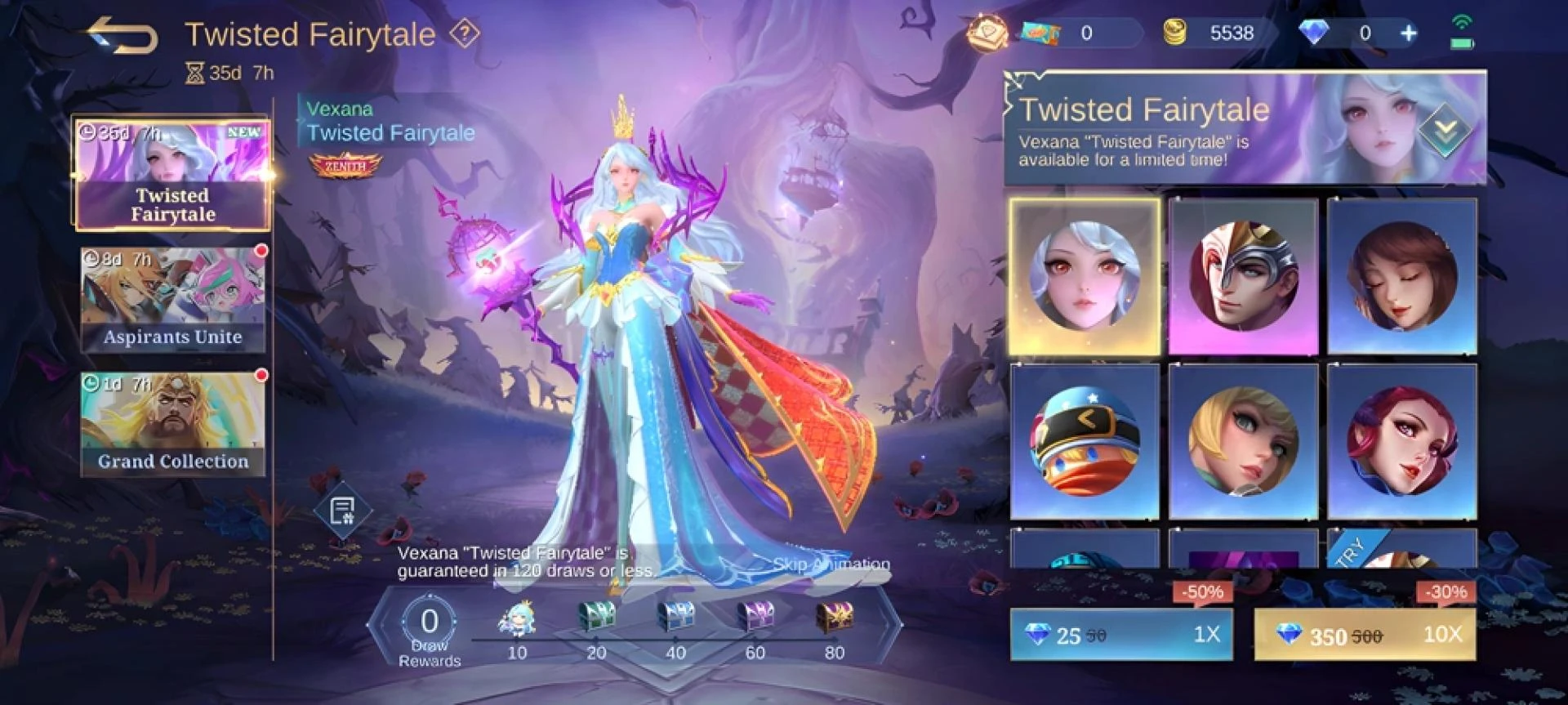Select the Vexana silver-haired skin reward

click(x=1085, y=276)
